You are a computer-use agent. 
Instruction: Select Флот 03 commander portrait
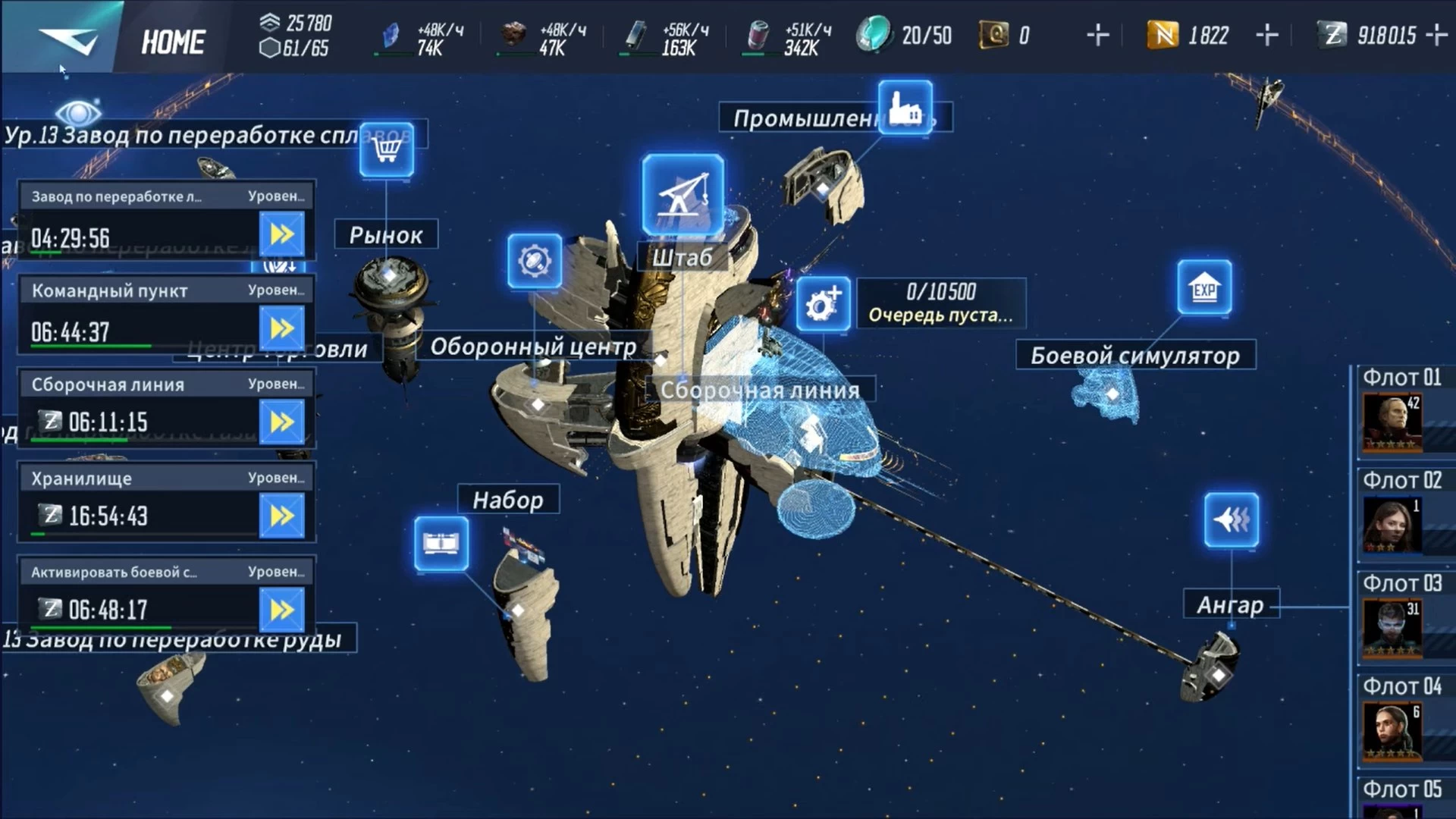(1392, 628)
